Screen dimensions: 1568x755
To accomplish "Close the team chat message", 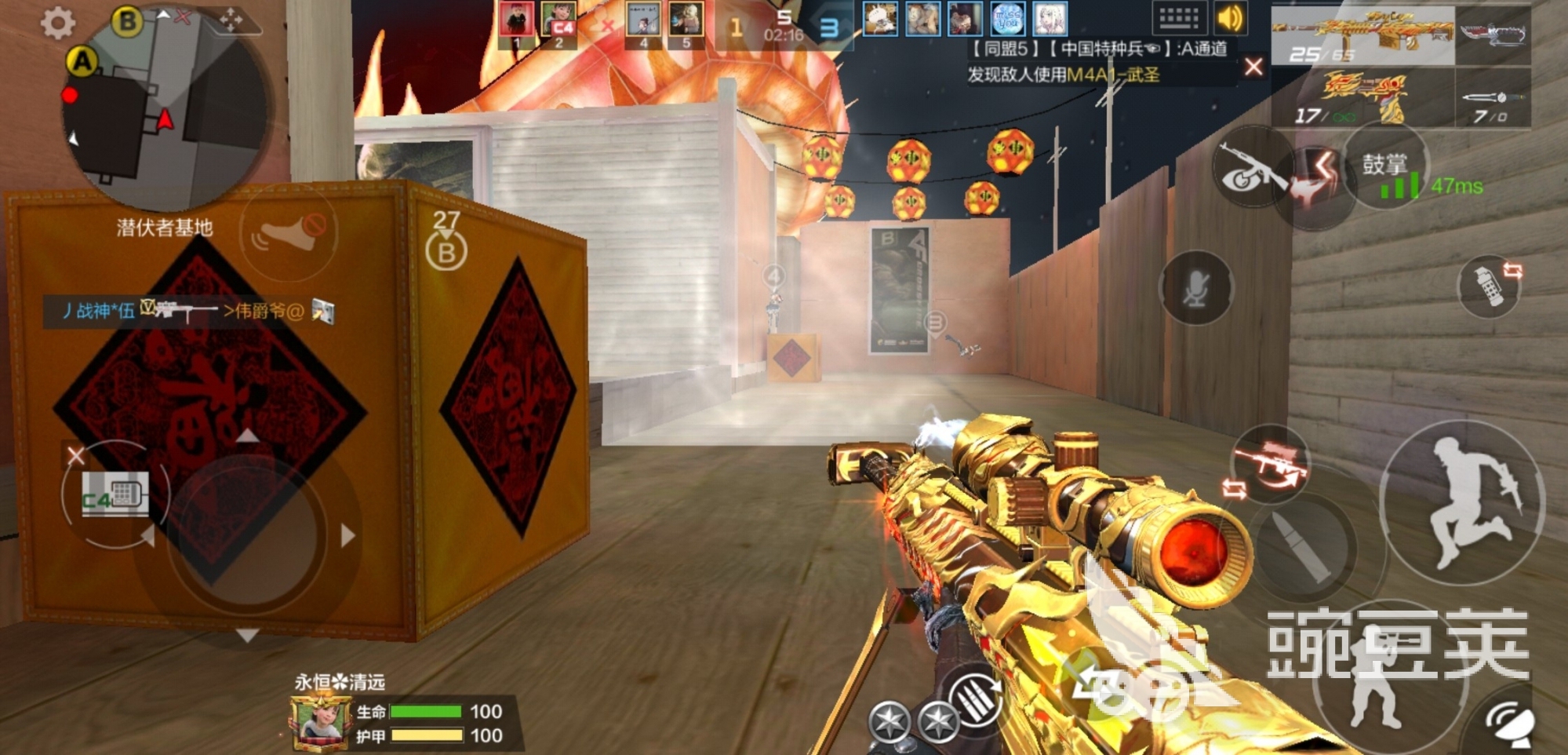I will pos(1253,67).
